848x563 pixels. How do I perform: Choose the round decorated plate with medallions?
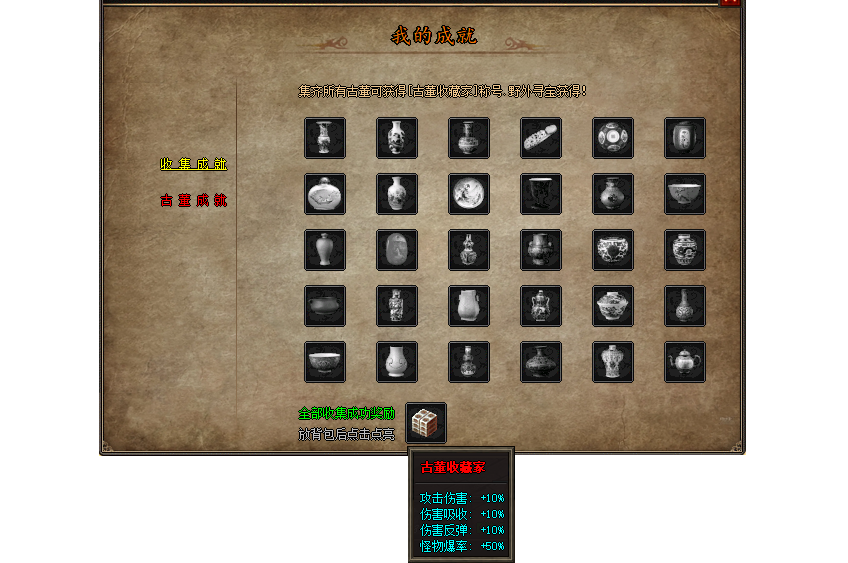(x=613, y=138)
